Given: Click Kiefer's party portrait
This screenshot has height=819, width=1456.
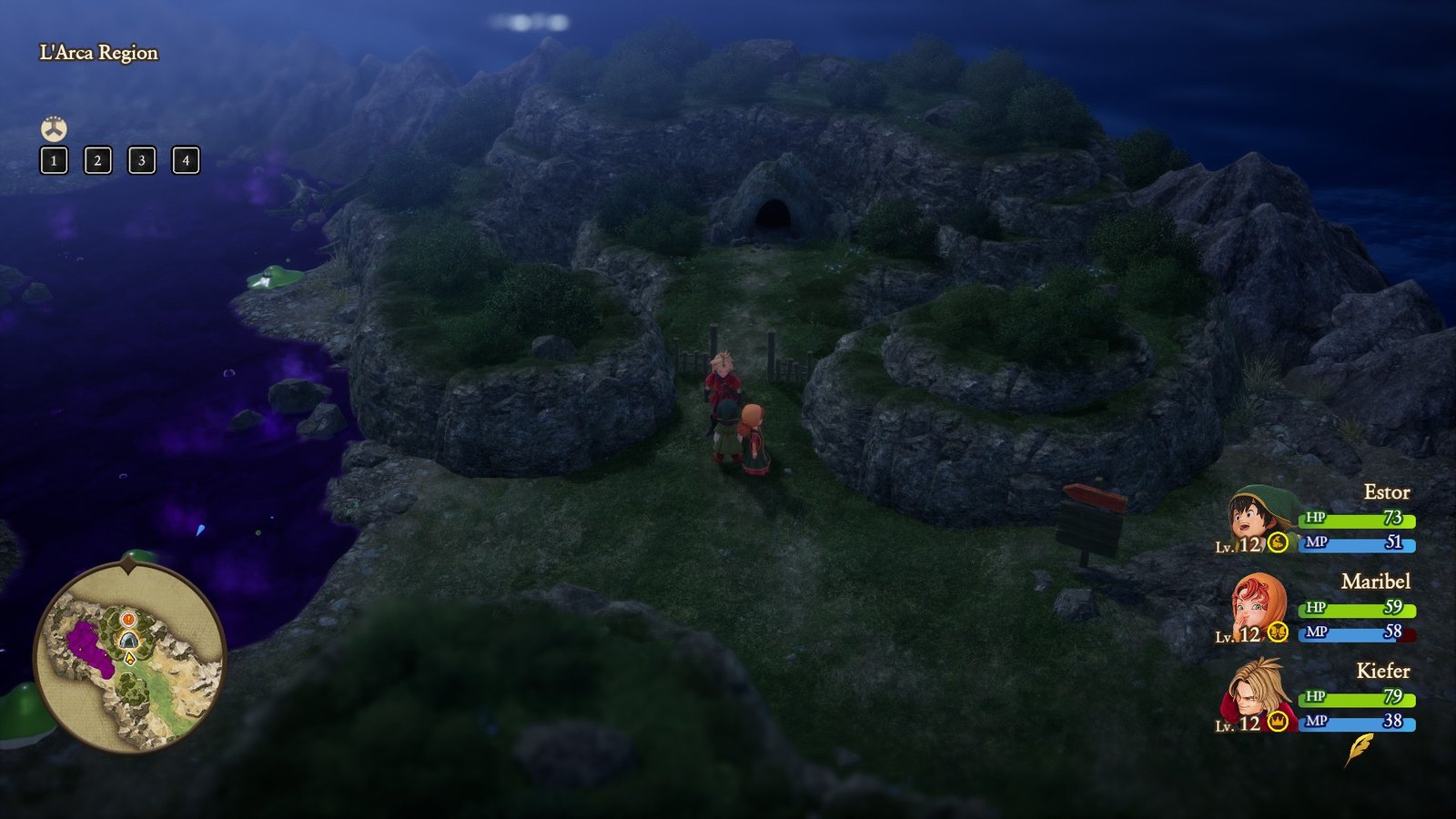Looking at the screenshot, I should 1257,694.
